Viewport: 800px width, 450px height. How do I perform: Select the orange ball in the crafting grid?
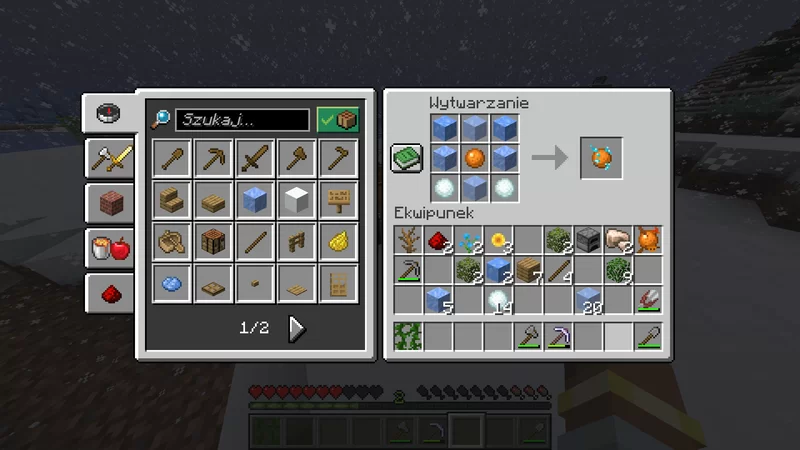point(475,158)
